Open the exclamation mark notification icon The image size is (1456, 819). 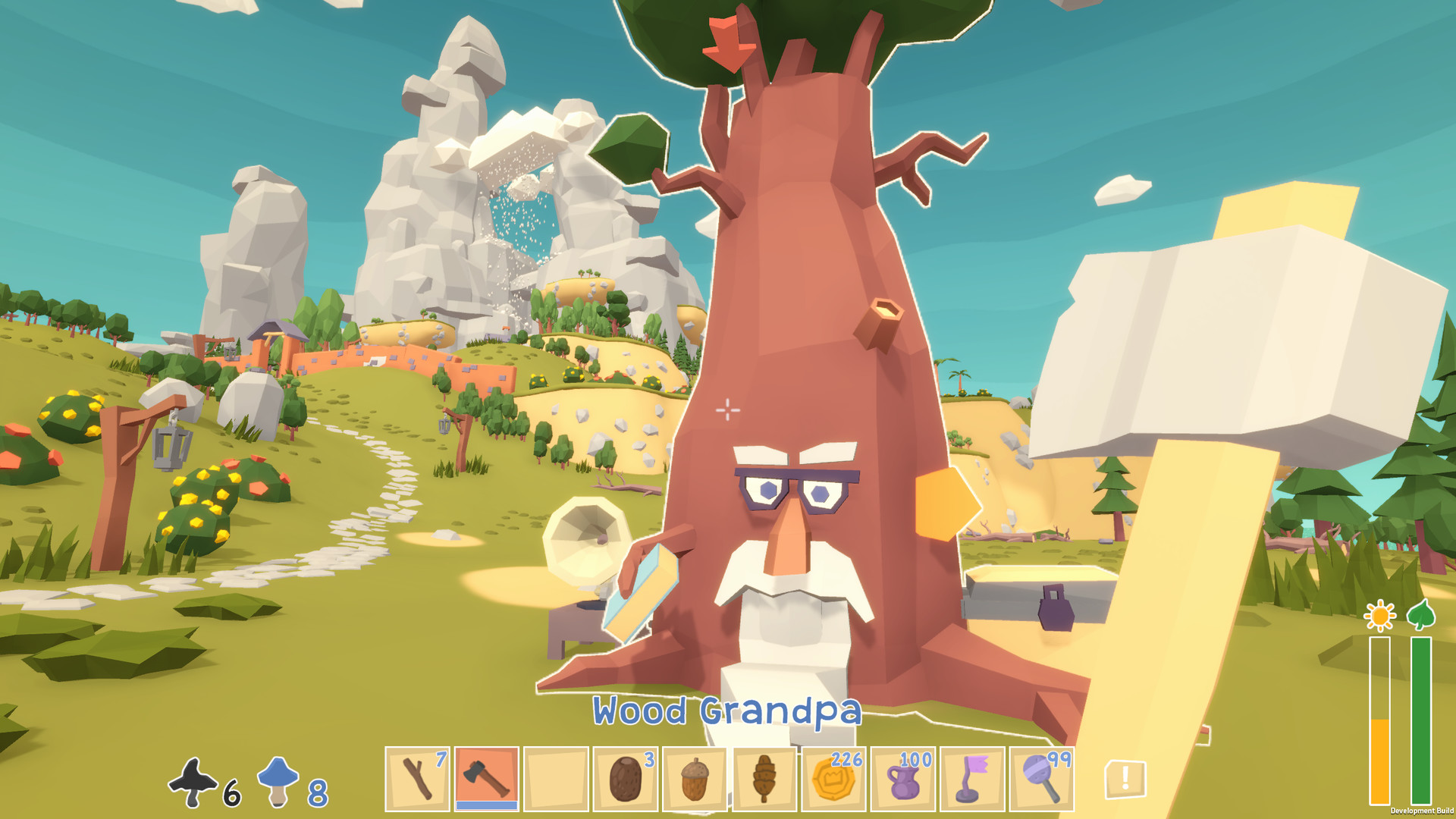(1125, 779)
